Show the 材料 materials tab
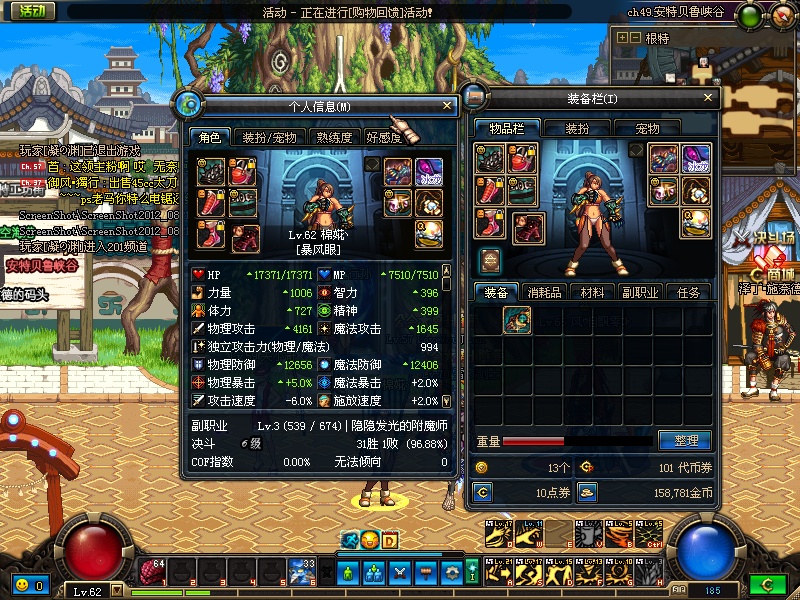 click(x=593, y=292)
